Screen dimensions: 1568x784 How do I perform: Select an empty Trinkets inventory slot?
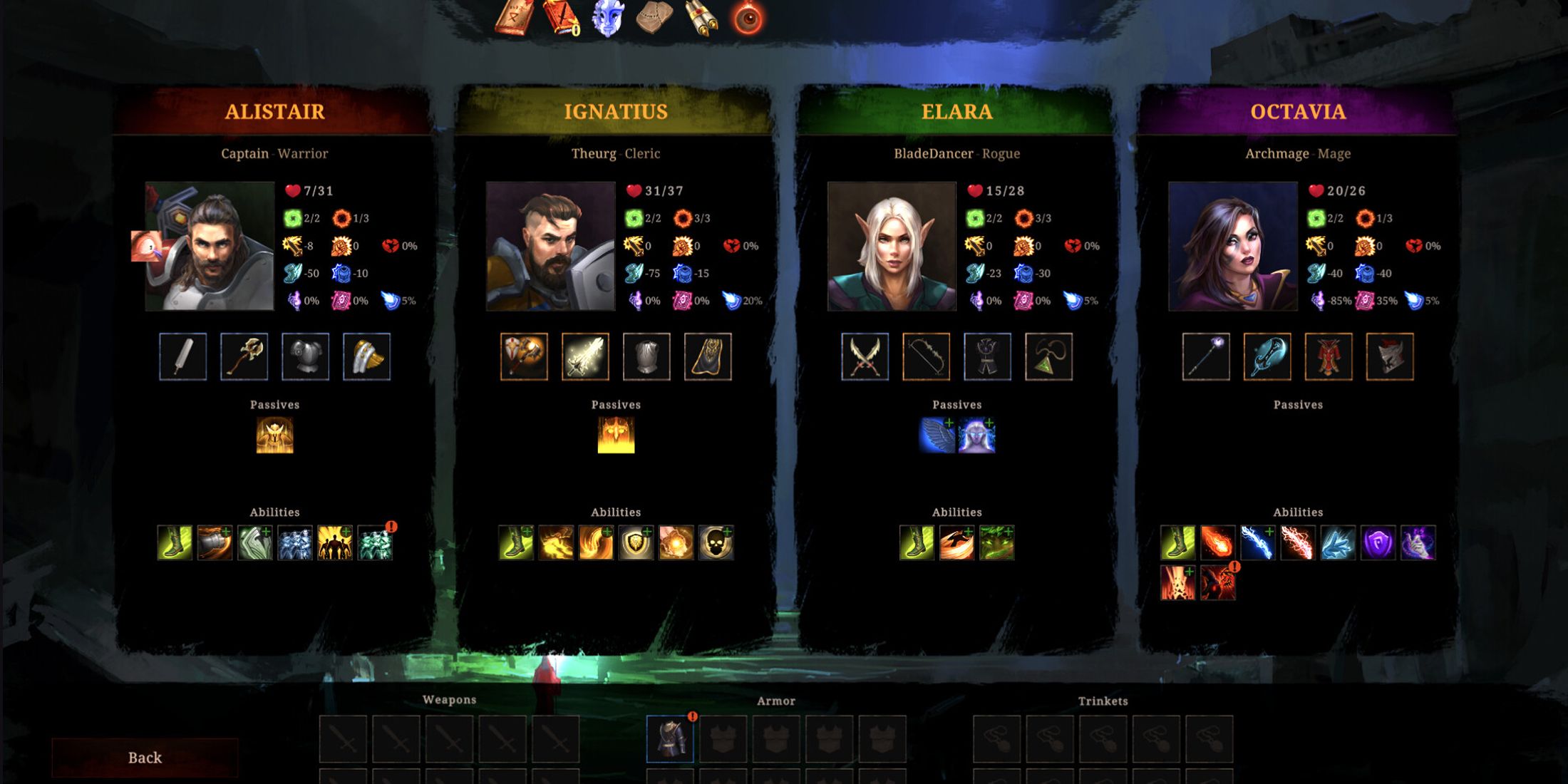point(998,740)
